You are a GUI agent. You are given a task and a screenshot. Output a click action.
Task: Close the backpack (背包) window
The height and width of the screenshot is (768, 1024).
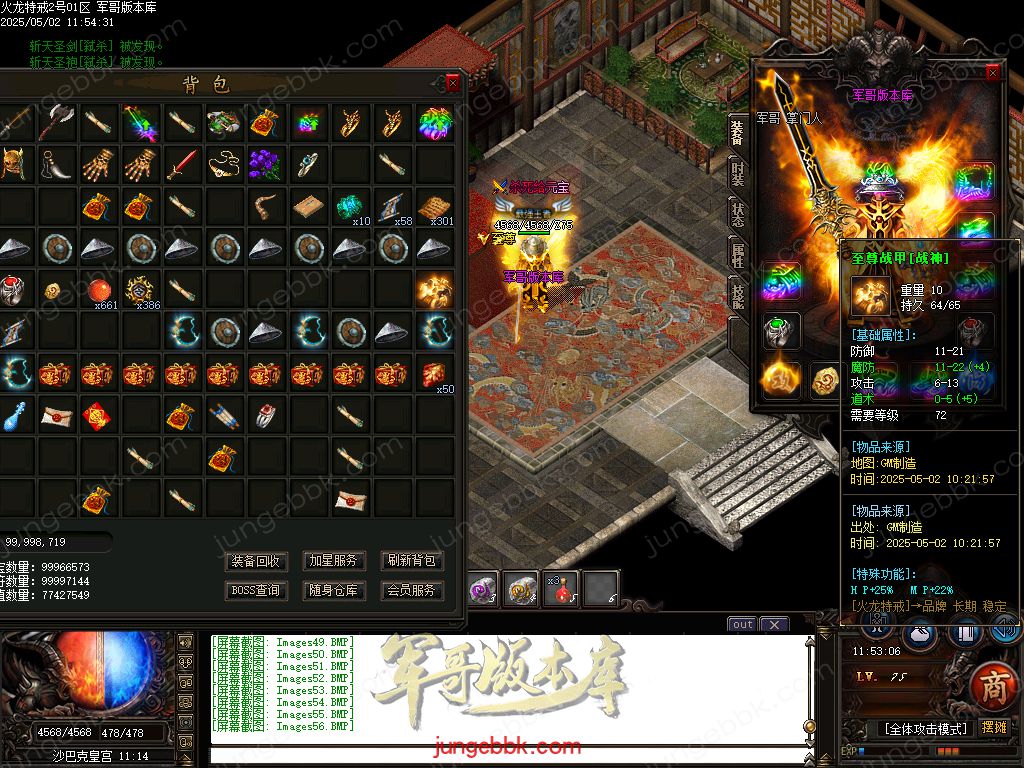(x=453, y=83)
